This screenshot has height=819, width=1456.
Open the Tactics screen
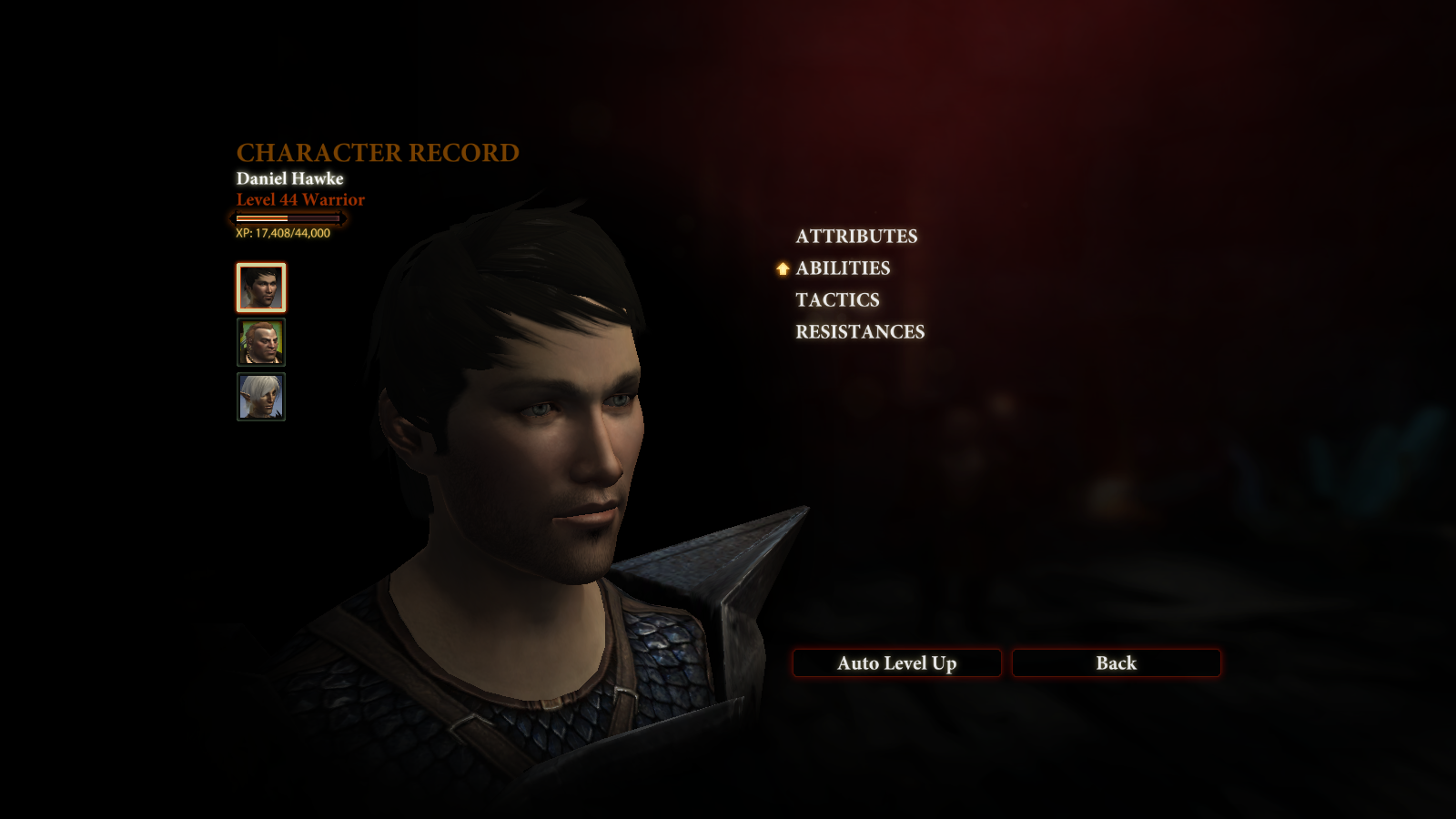[x=837, y=300]
